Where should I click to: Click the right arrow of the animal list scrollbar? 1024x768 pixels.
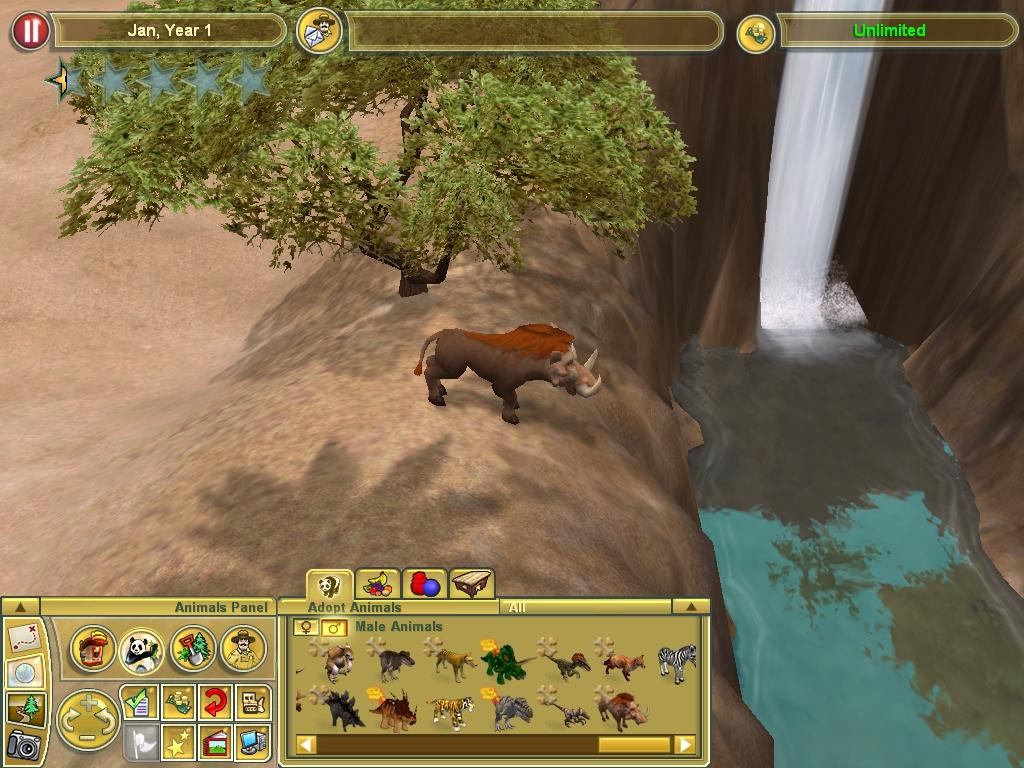click(685, 744)
